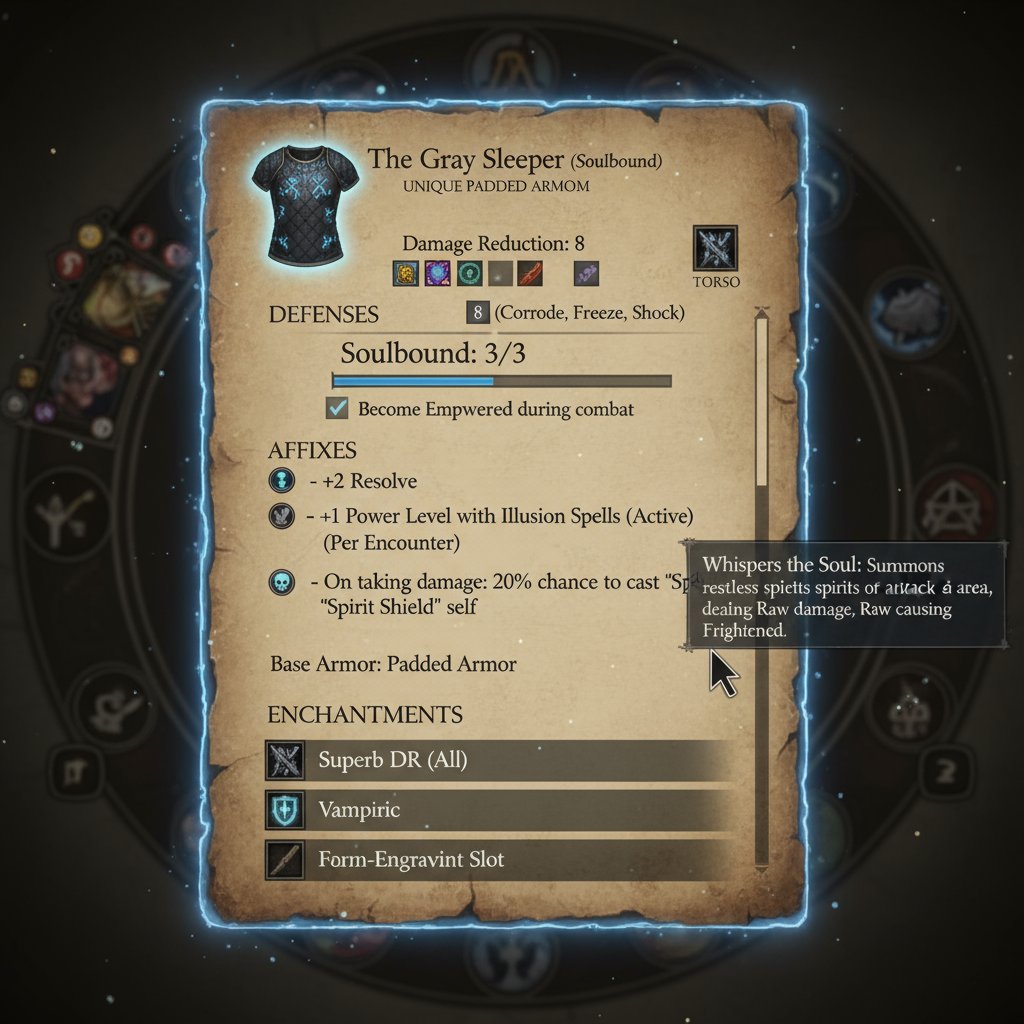This screenshot has height=1024, width=1024.
Task: Click the pale purple damage type icon
Action: (x=587, y=272)
